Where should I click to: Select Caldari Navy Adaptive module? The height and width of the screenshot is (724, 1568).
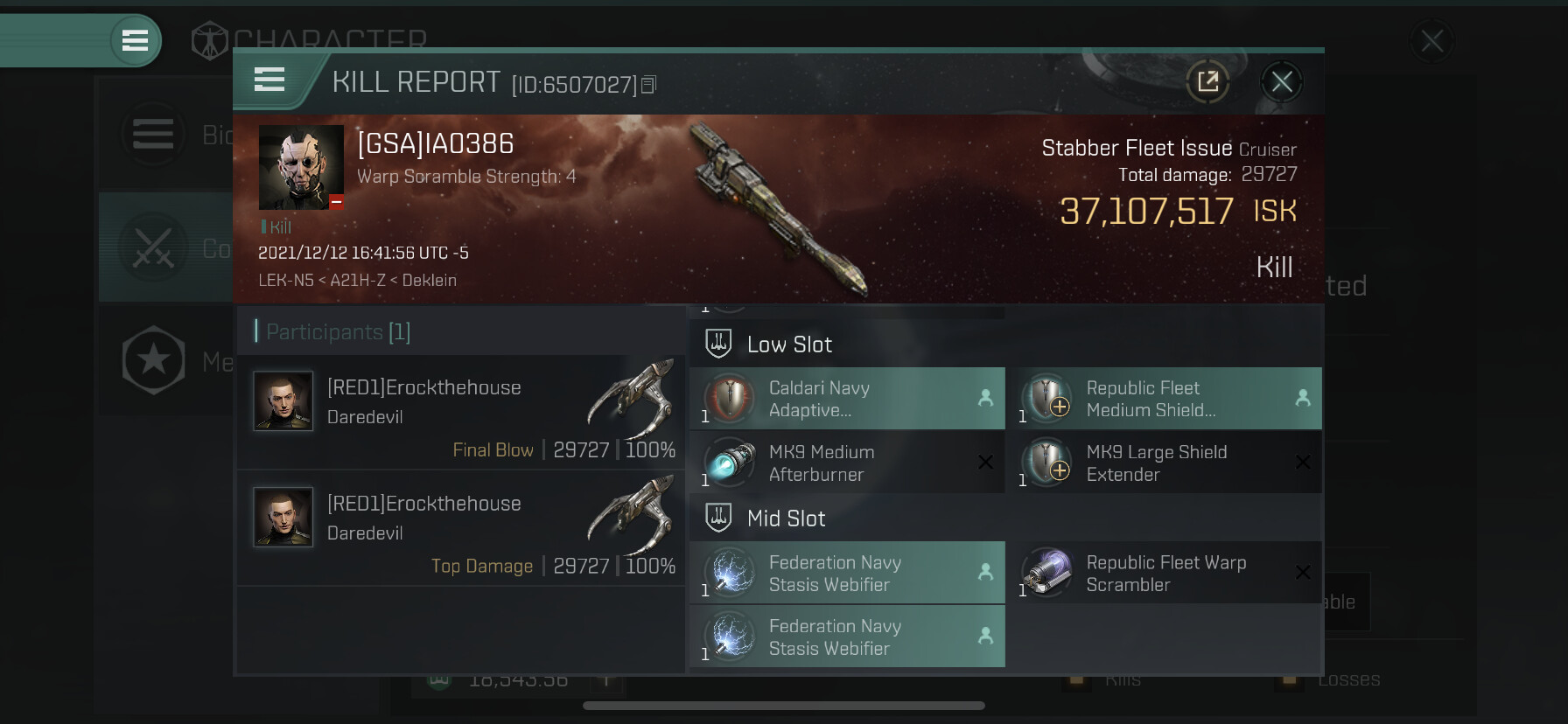click(x=847, y=399)
